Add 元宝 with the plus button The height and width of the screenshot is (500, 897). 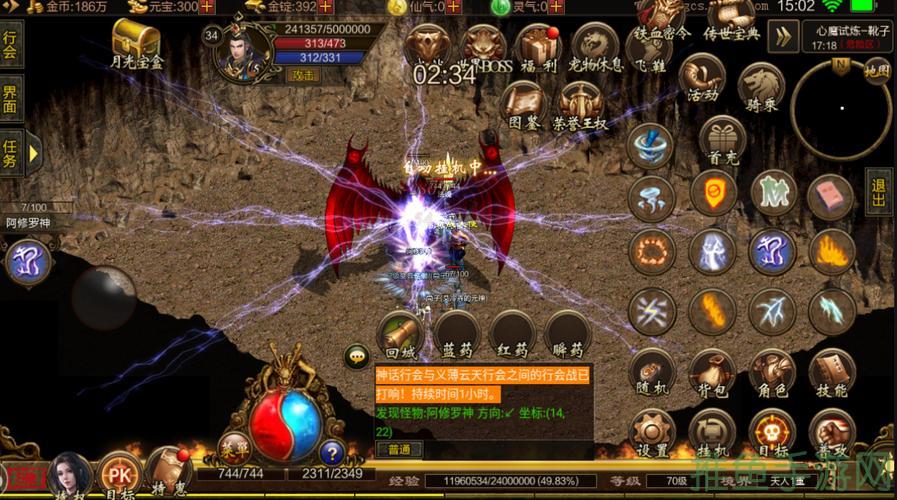(x=207, y=7)
